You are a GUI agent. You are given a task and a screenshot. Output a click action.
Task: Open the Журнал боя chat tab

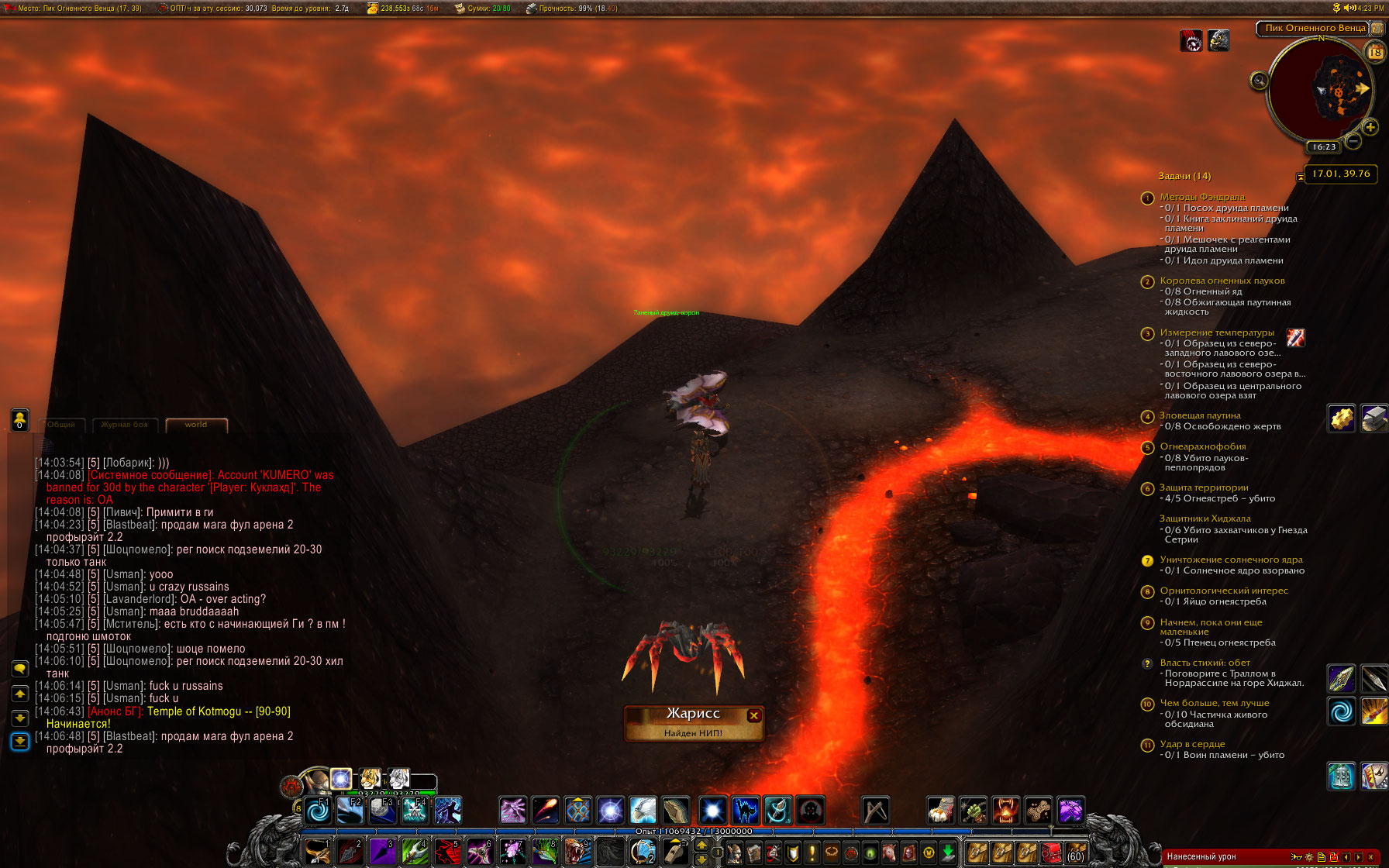(x=124, y=425)
